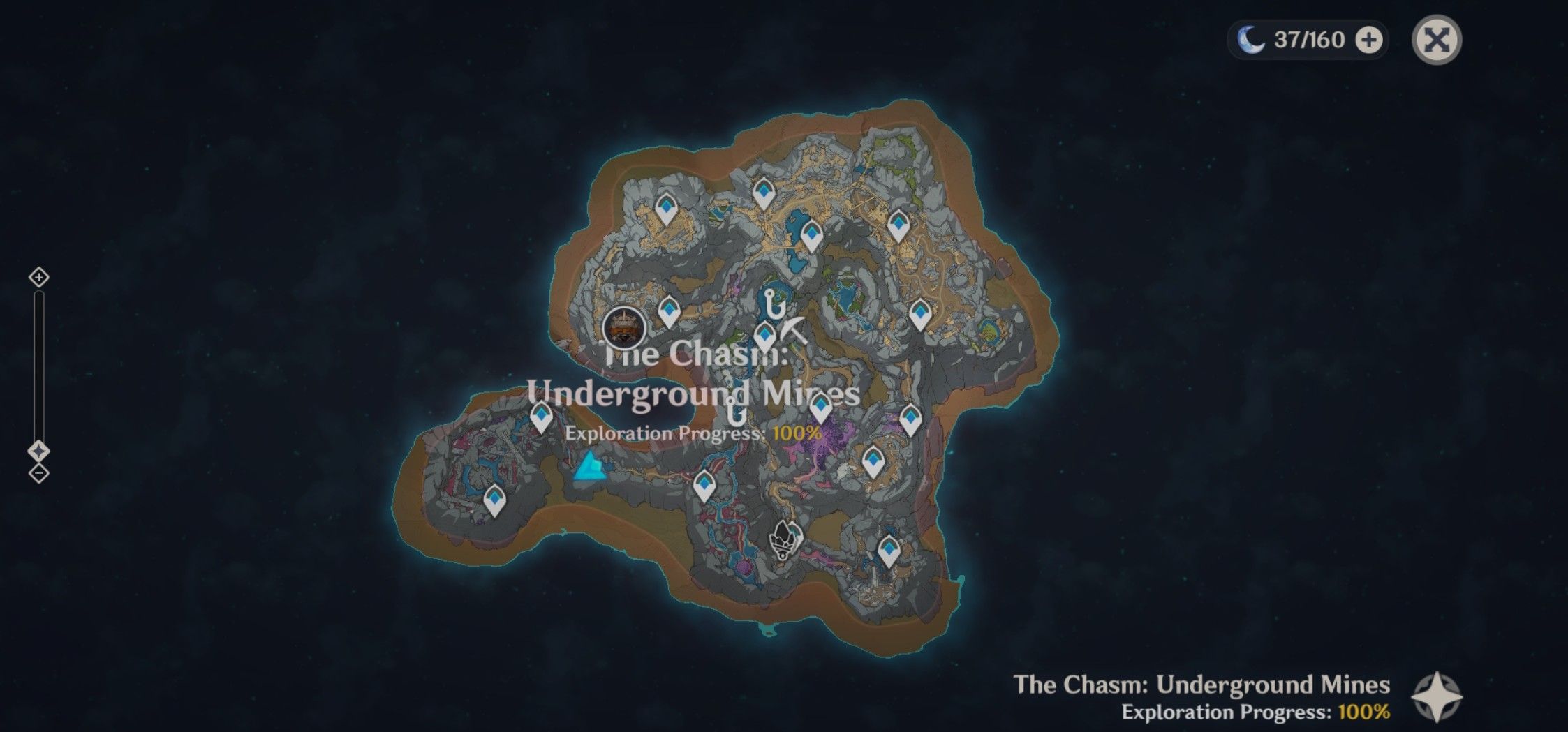Click the middle of the left zoom slider track
Viewport: 1568px width, 732px height.
pos(37,363)
